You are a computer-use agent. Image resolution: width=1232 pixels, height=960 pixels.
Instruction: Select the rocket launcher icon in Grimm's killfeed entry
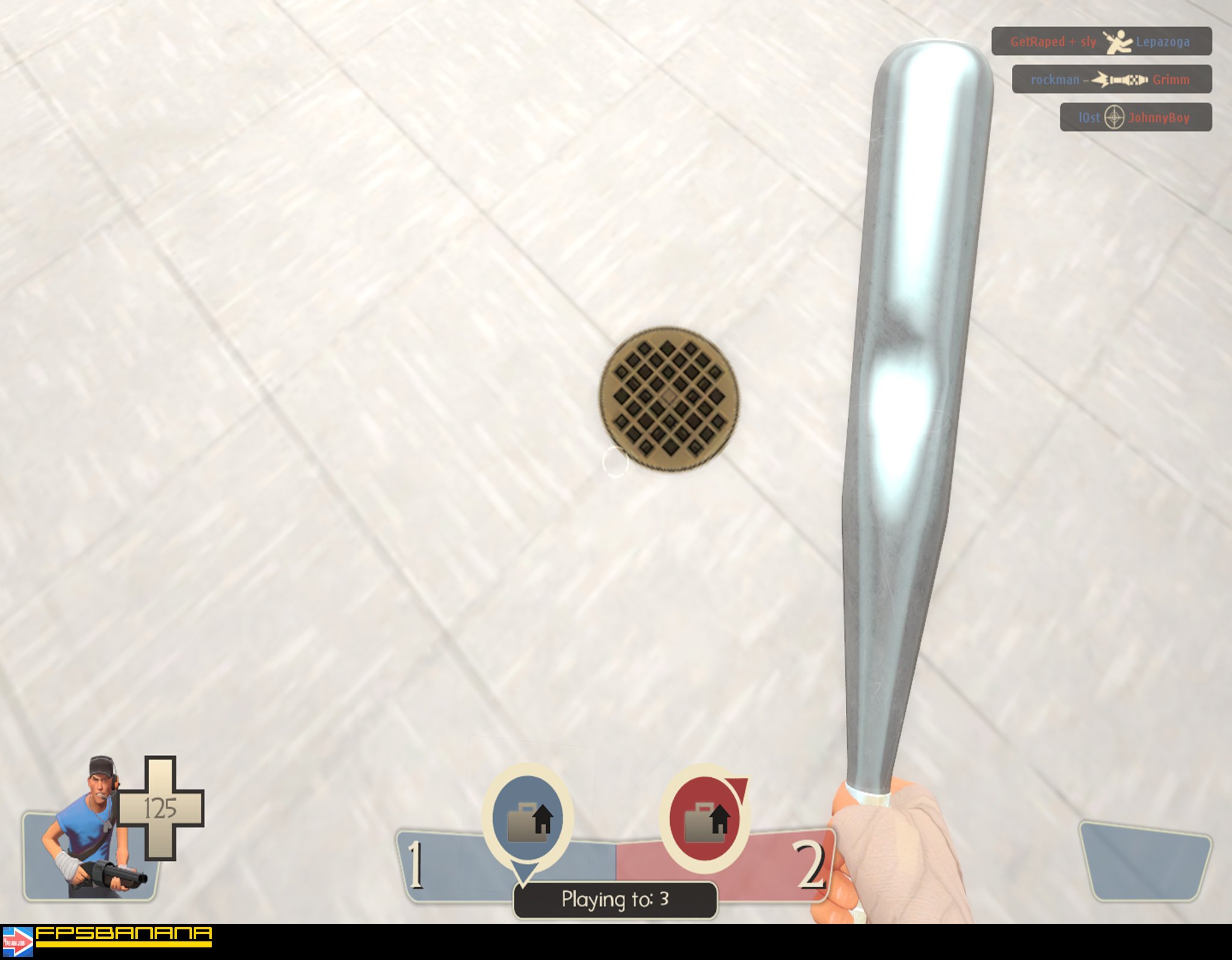pyautogui.click(x=1120, y=80)
